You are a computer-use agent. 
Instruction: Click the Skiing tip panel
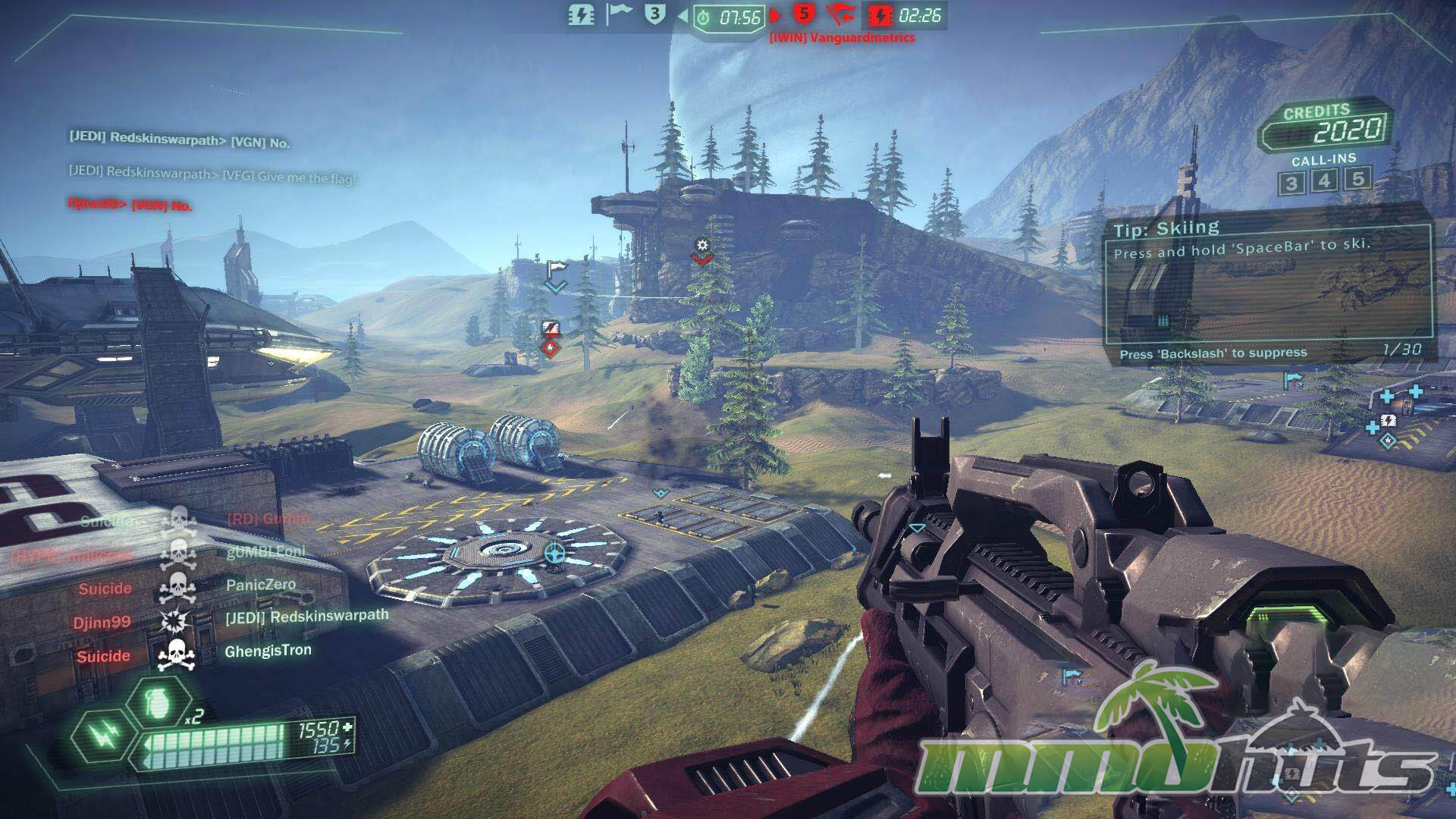click(x=1268, y=290)
